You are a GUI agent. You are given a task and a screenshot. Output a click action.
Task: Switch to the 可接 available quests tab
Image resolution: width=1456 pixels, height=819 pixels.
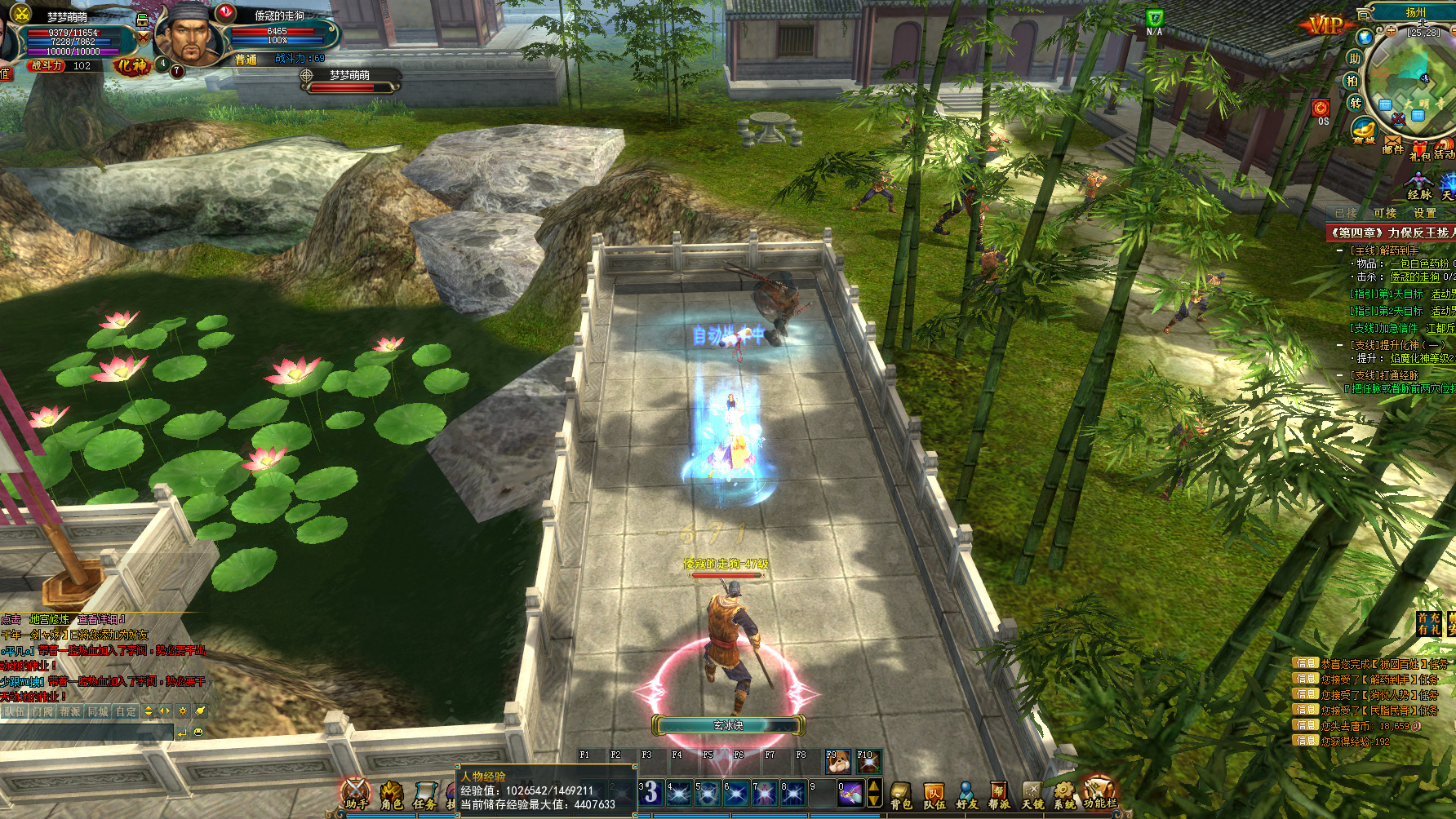tap(1385, 213)
